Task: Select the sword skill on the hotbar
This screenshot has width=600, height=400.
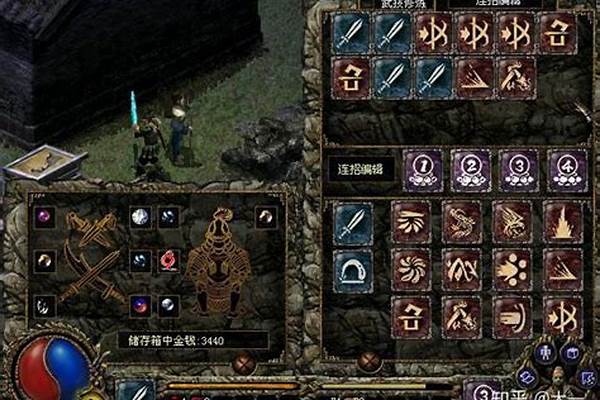Action: [136, 390]
